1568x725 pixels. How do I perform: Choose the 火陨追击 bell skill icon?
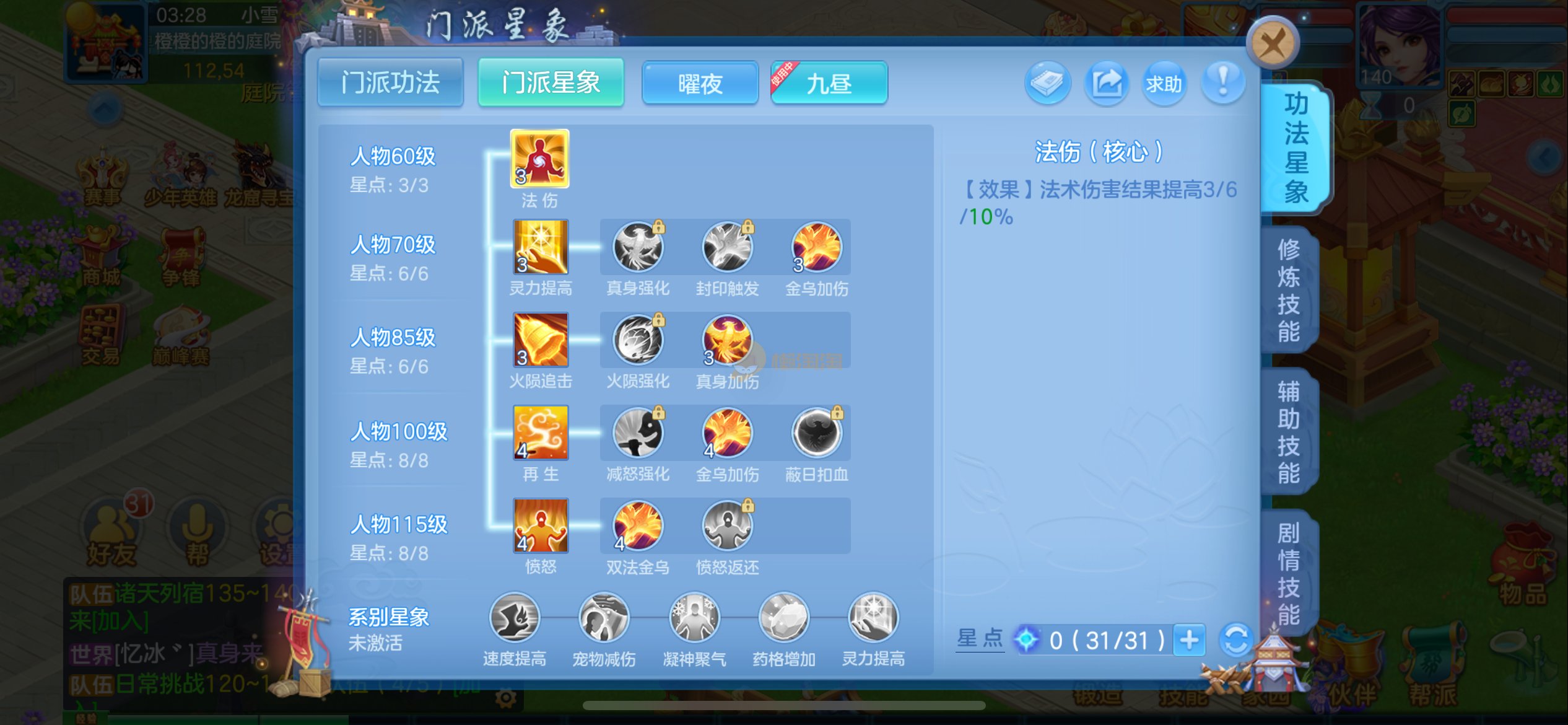(540, 340)
